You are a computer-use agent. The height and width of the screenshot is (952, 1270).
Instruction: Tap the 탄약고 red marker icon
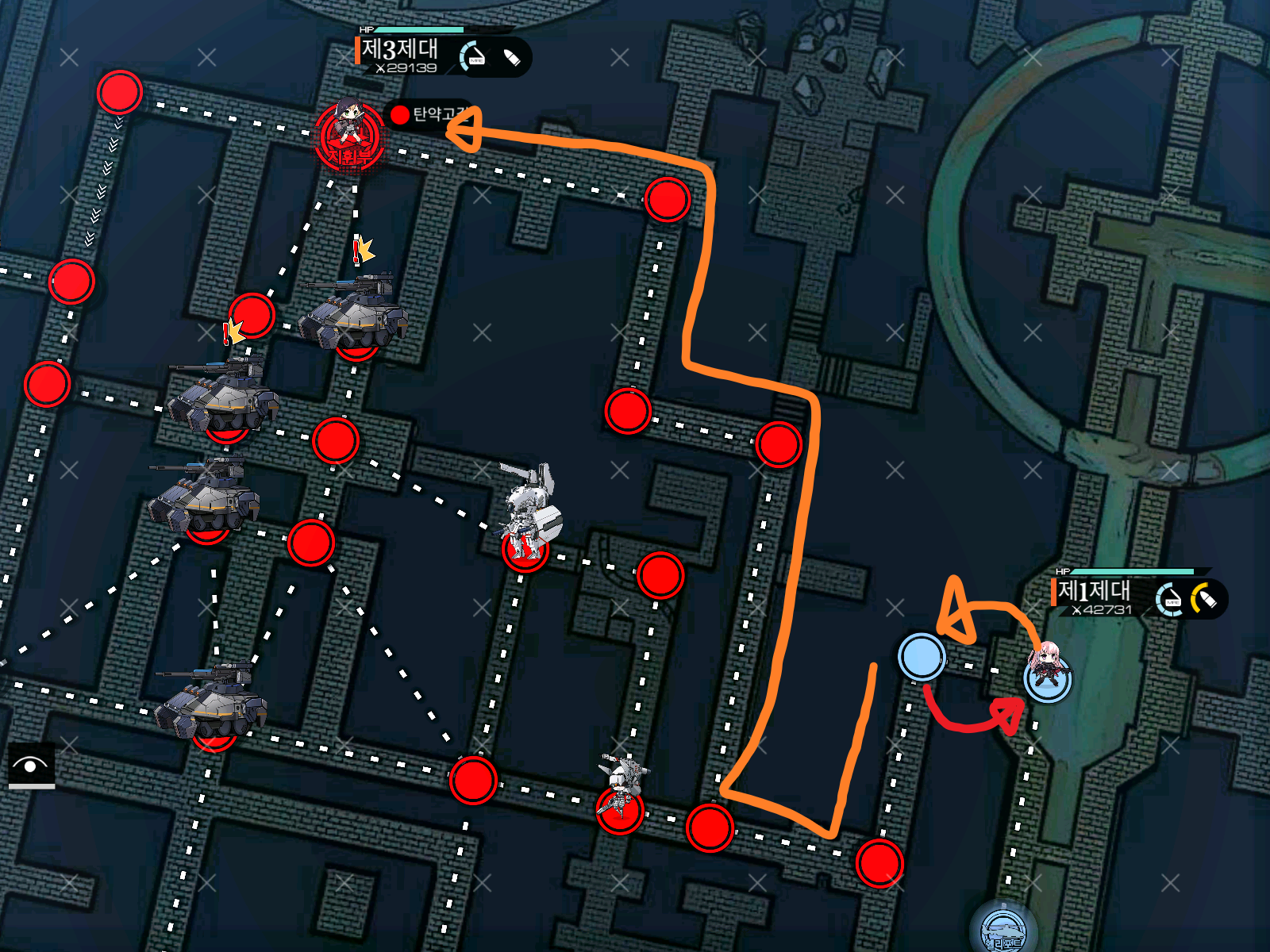point(399,116)
